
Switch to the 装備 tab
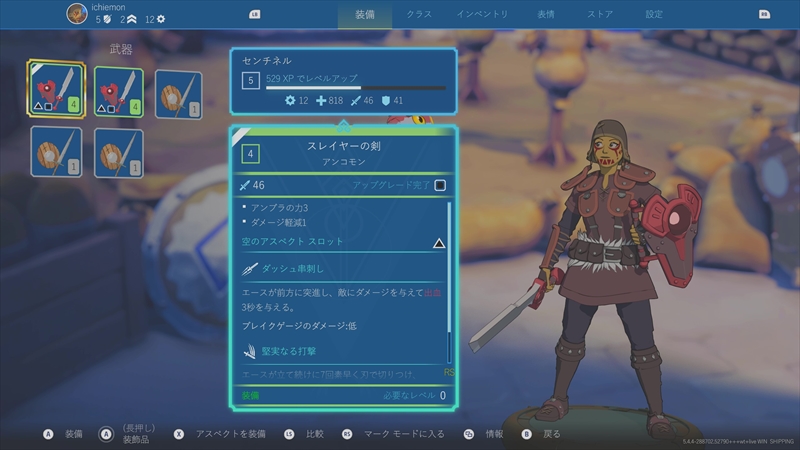(366, 14)
